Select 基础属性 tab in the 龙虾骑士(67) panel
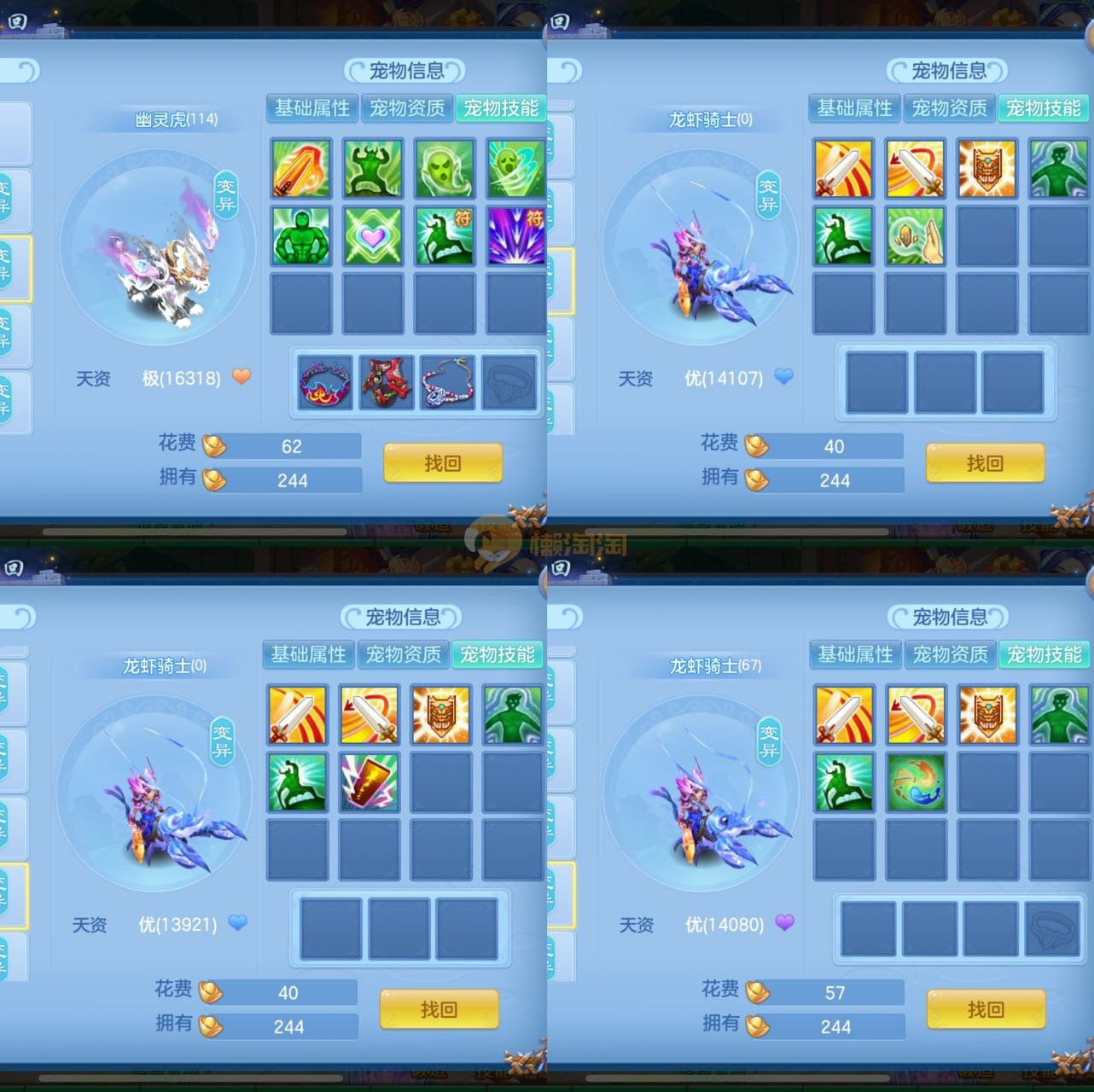The image size is (1094, 1092). pos(855,654)
